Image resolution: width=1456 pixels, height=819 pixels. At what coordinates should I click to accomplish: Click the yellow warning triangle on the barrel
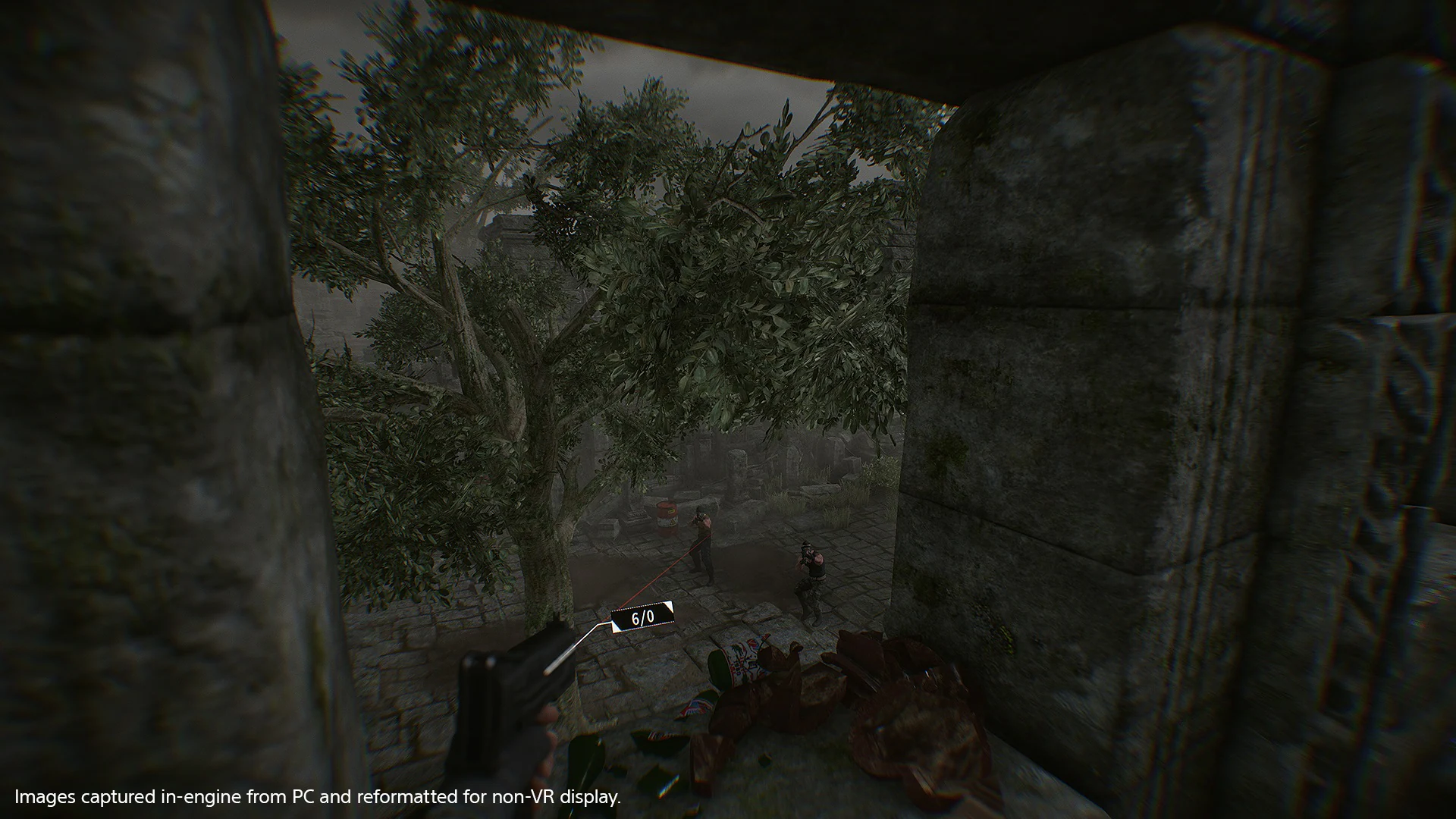(672, 522)
